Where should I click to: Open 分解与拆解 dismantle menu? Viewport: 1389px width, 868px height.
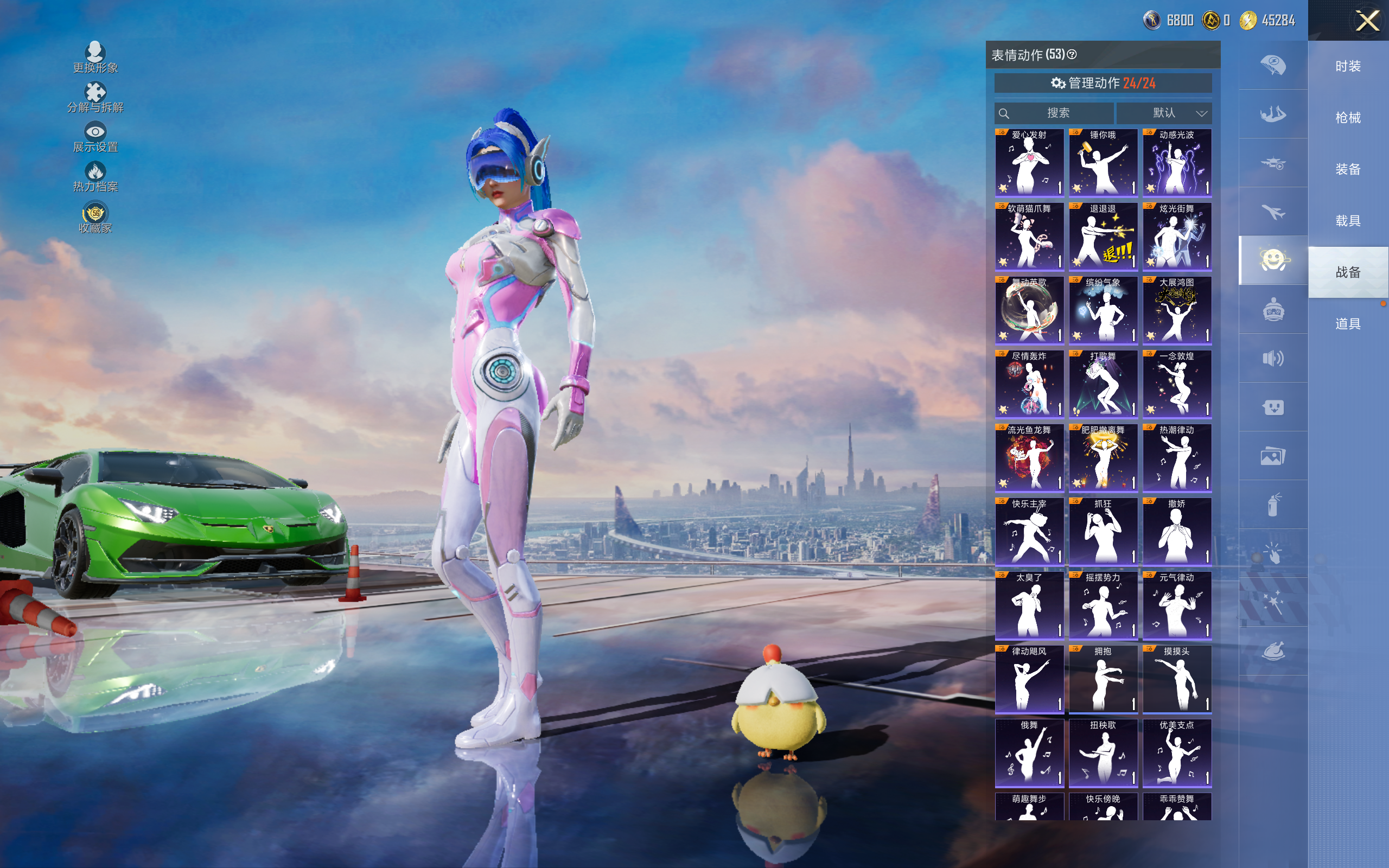pos(95,98)
